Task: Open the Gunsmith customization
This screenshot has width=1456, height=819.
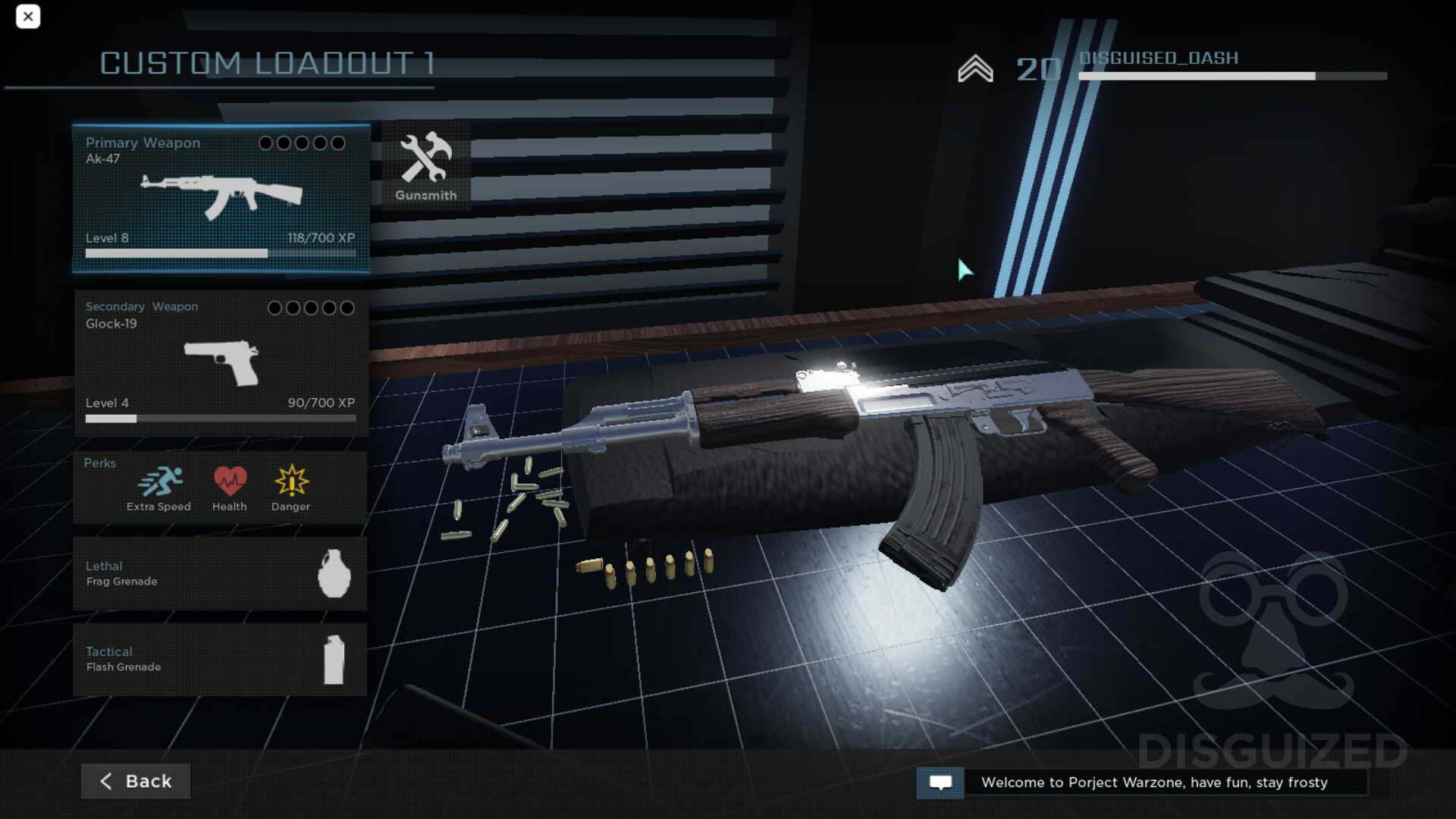Action: (x=426, y=166)
